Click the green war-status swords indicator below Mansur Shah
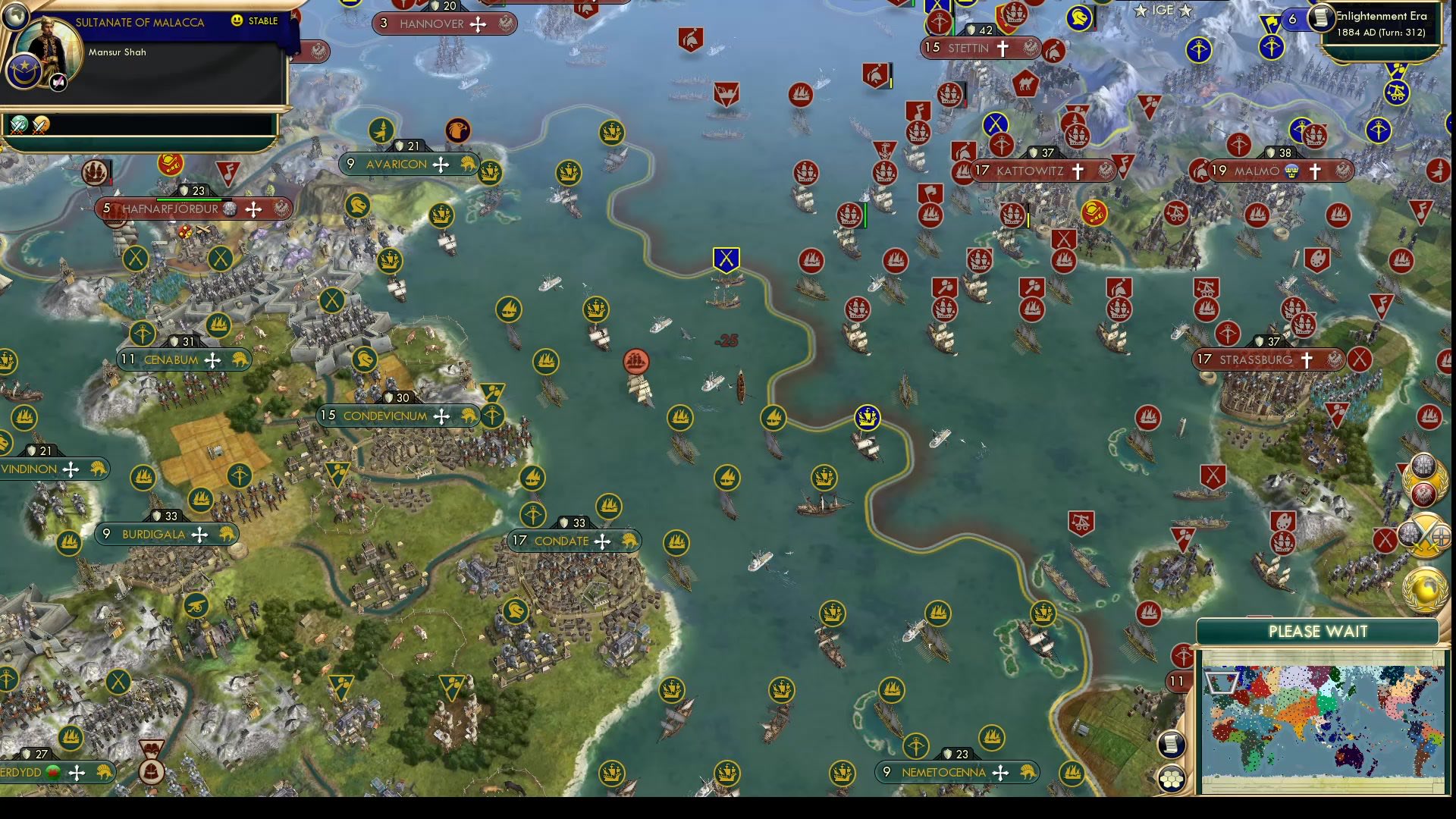Image resolution: width=1456 pixels, height=819 pixels. pos(19,126)
